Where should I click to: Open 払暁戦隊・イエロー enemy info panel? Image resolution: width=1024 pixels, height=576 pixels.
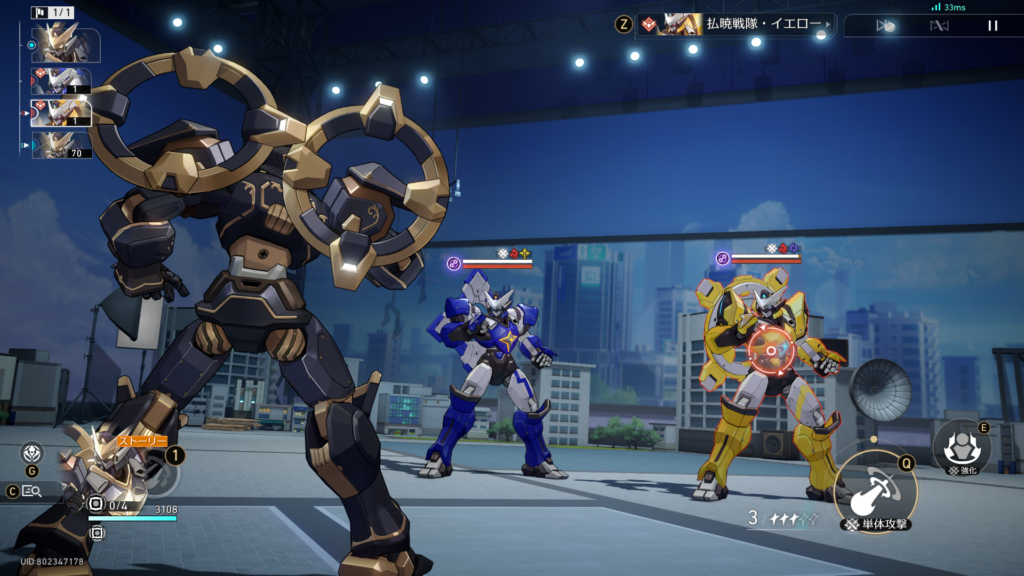click(x=735, y=24)
